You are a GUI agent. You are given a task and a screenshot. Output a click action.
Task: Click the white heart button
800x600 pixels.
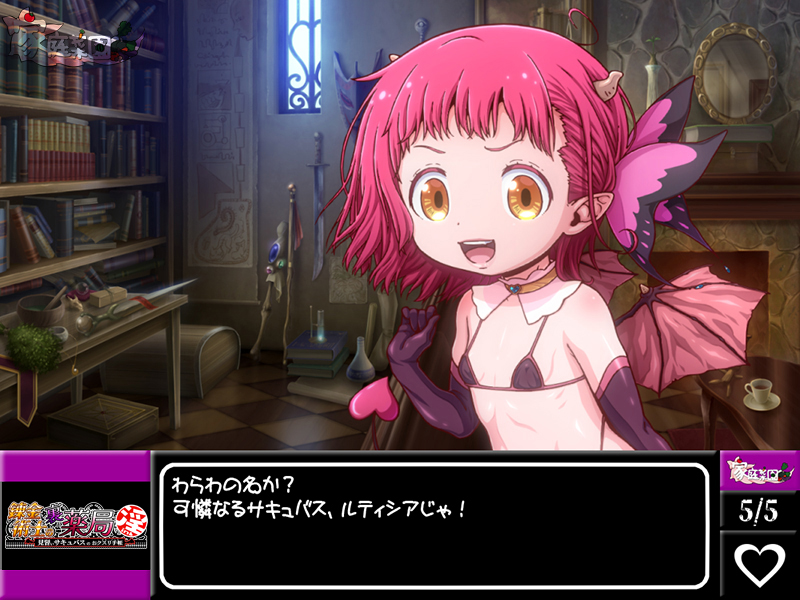point(759,564)
